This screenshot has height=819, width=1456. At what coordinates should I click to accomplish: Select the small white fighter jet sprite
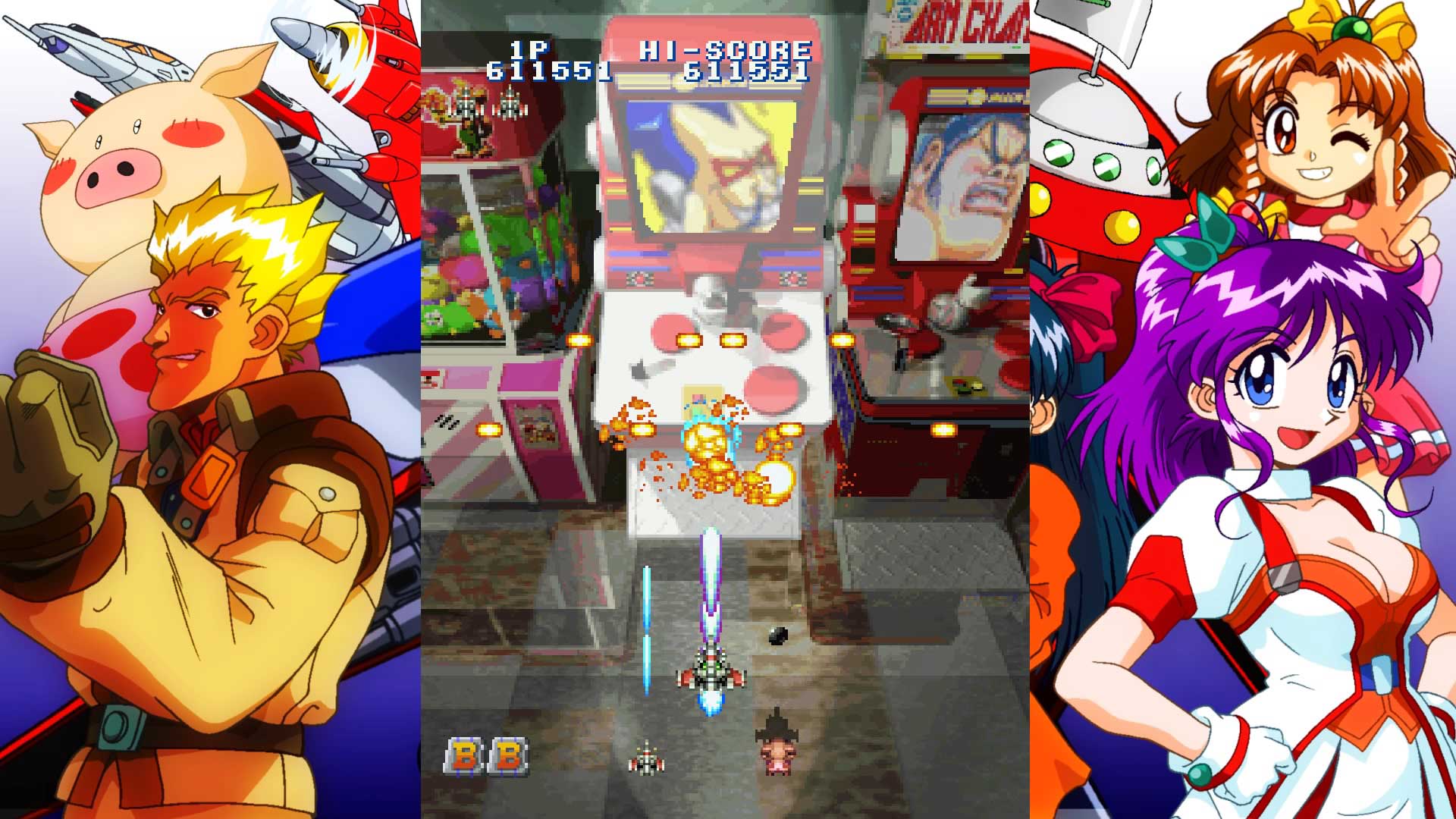[645, 758]
